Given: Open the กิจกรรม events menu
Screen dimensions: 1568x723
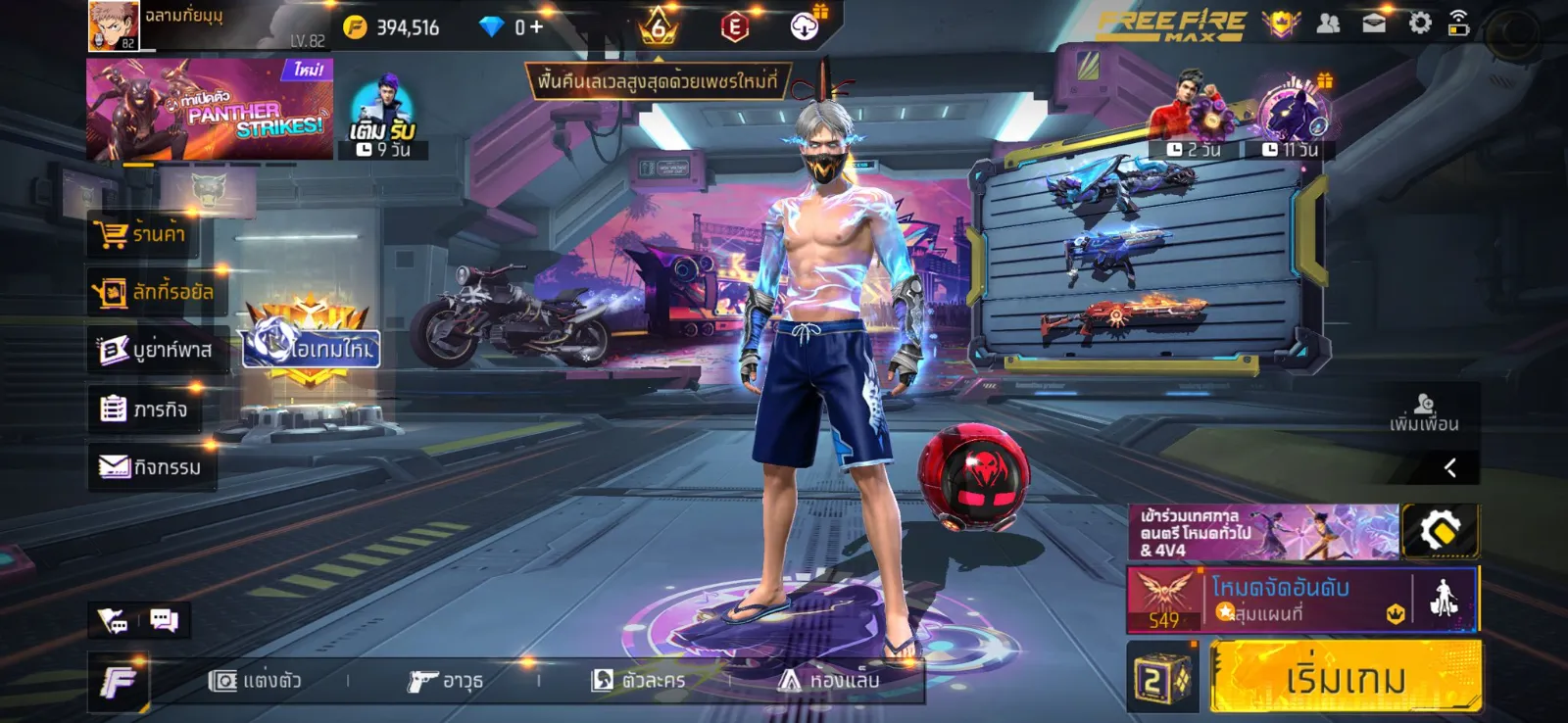Looking at the screenshot, I should point(151,467).
